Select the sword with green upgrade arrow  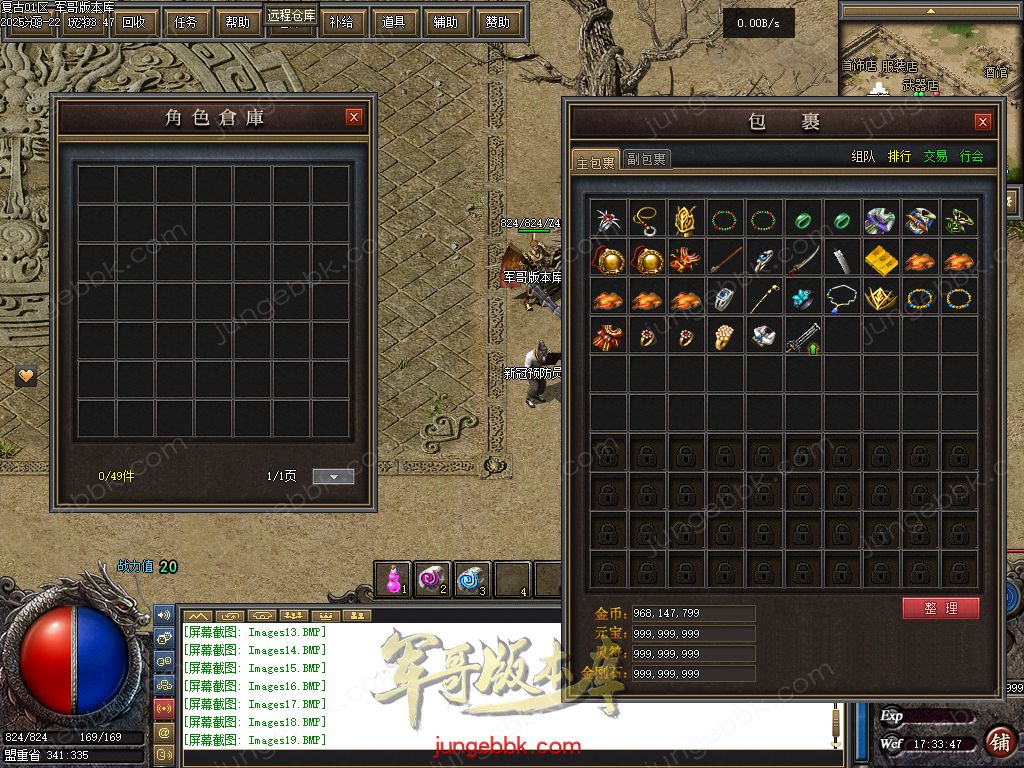pos(803,337)
